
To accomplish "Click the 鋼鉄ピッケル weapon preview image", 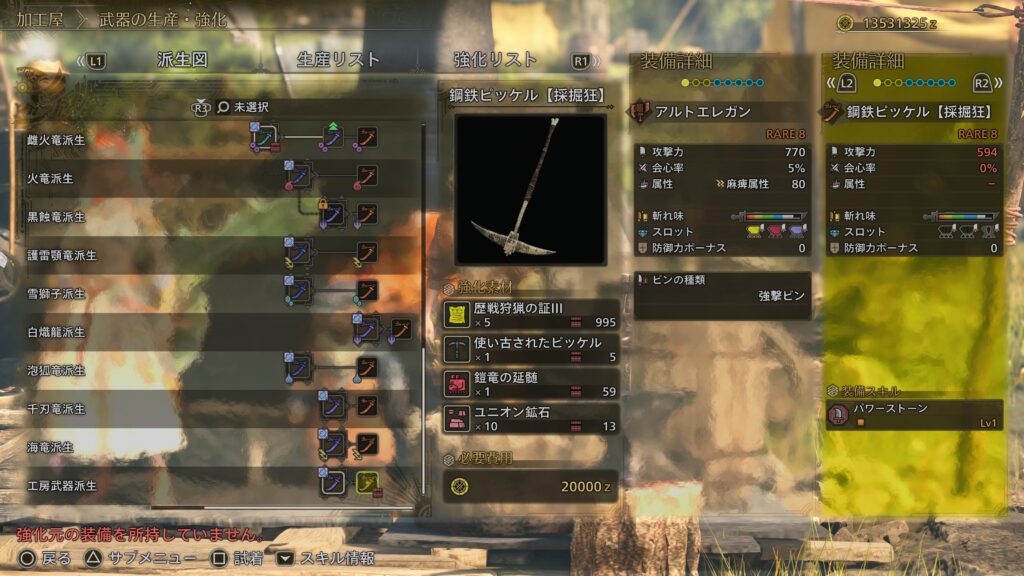I will (530, 189).
